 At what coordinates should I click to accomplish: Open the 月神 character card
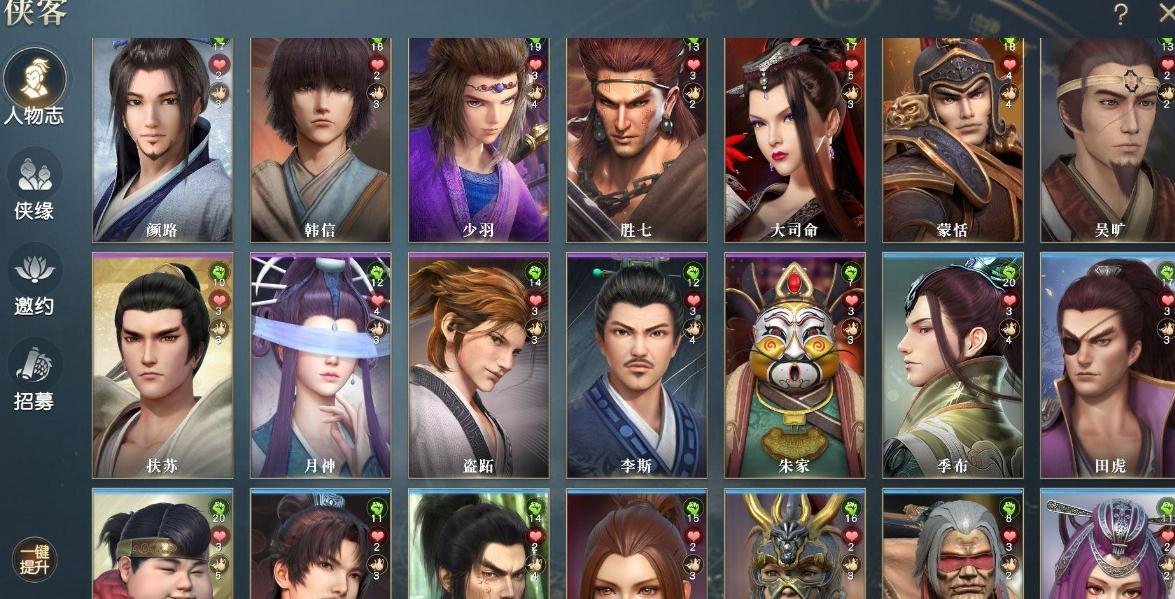point(320,365)
